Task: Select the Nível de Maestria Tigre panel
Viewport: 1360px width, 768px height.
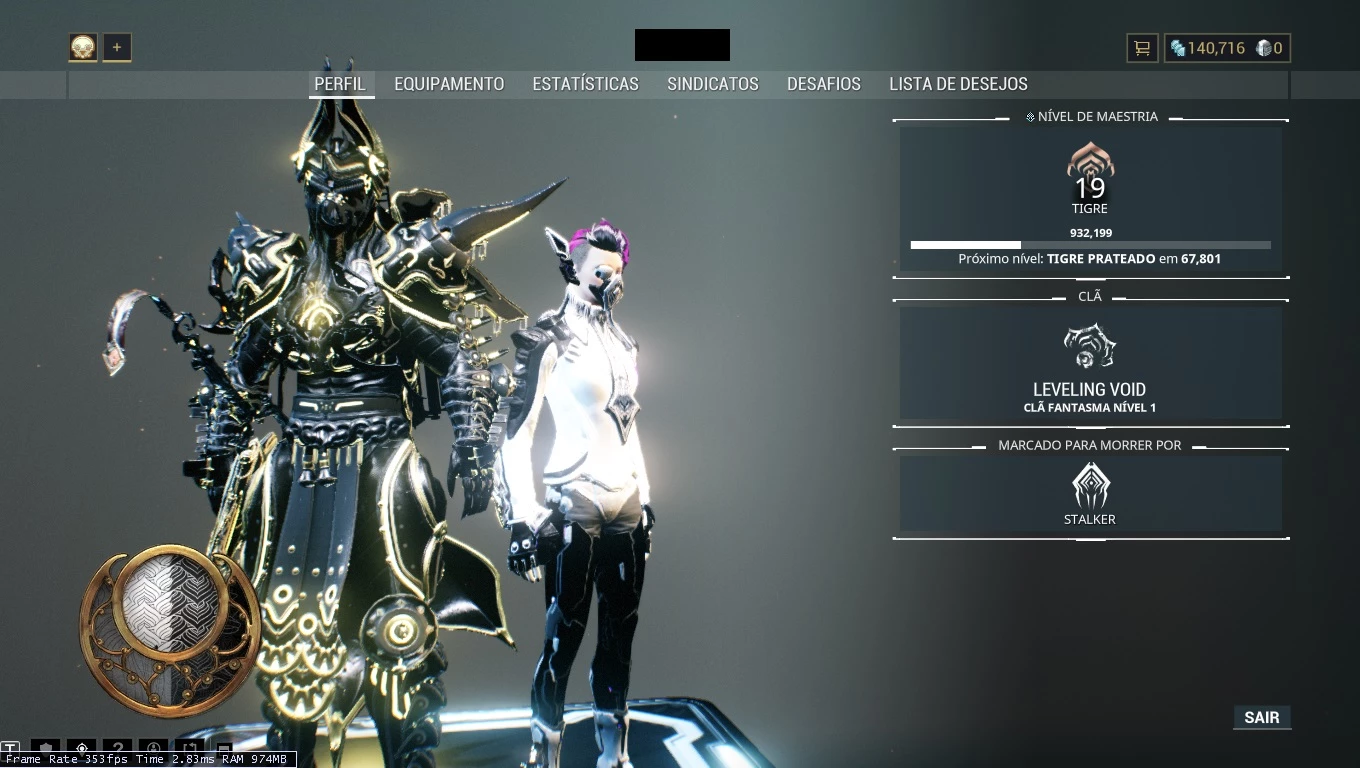Action: coord(1090,199)
